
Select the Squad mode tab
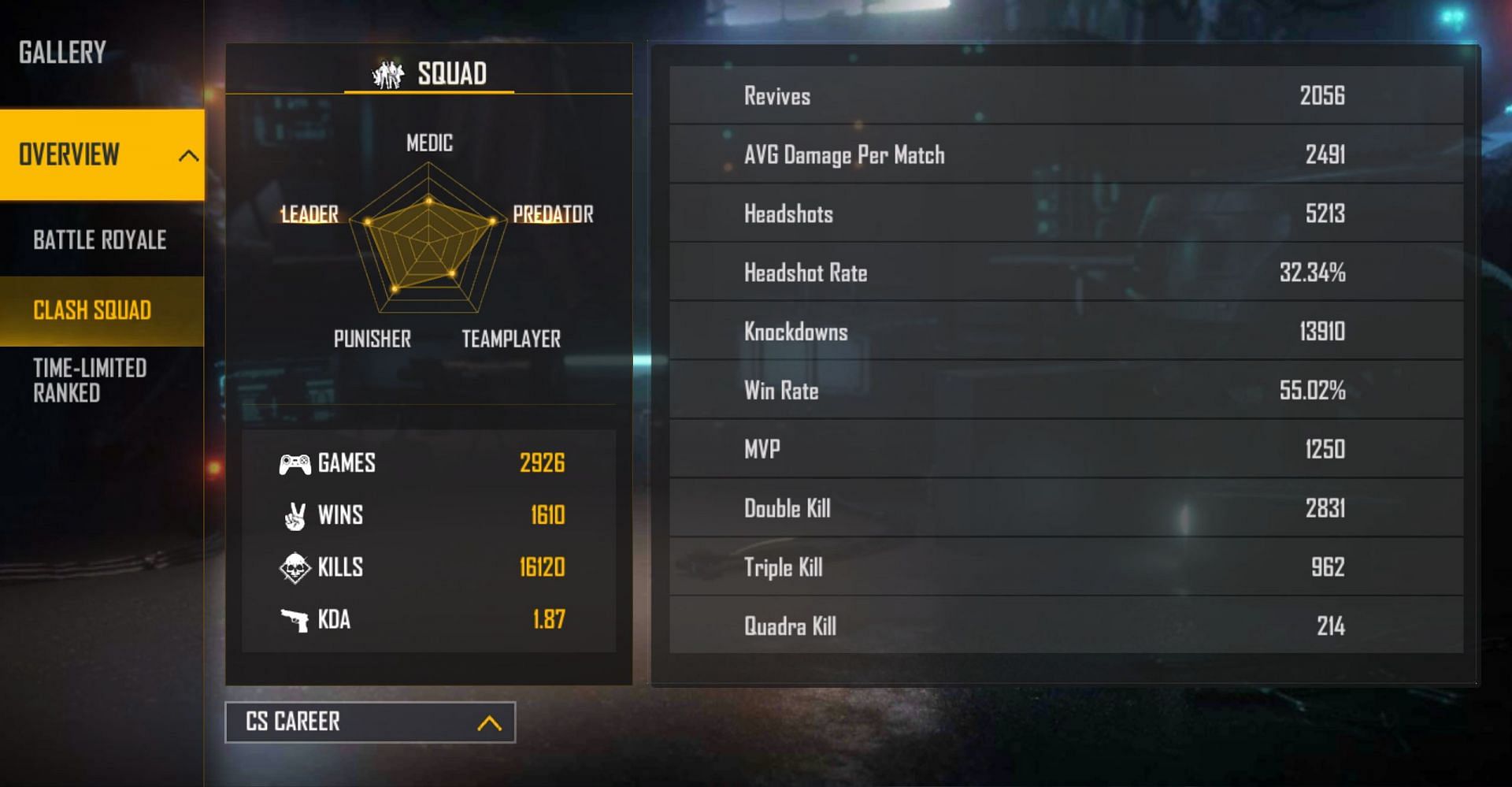pos(429,74)
